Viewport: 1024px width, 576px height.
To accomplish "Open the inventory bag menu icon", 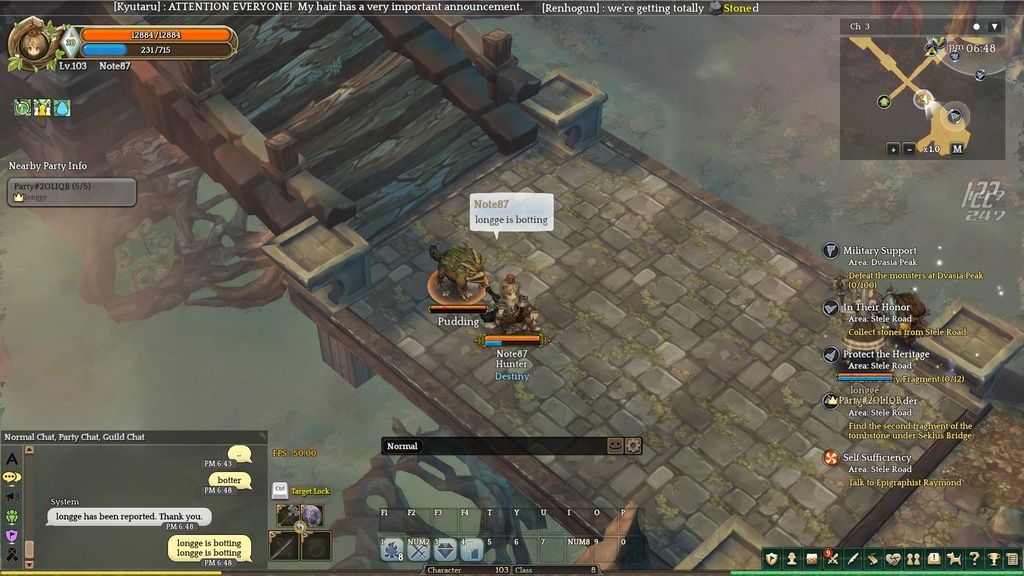I will pos(812,558).
